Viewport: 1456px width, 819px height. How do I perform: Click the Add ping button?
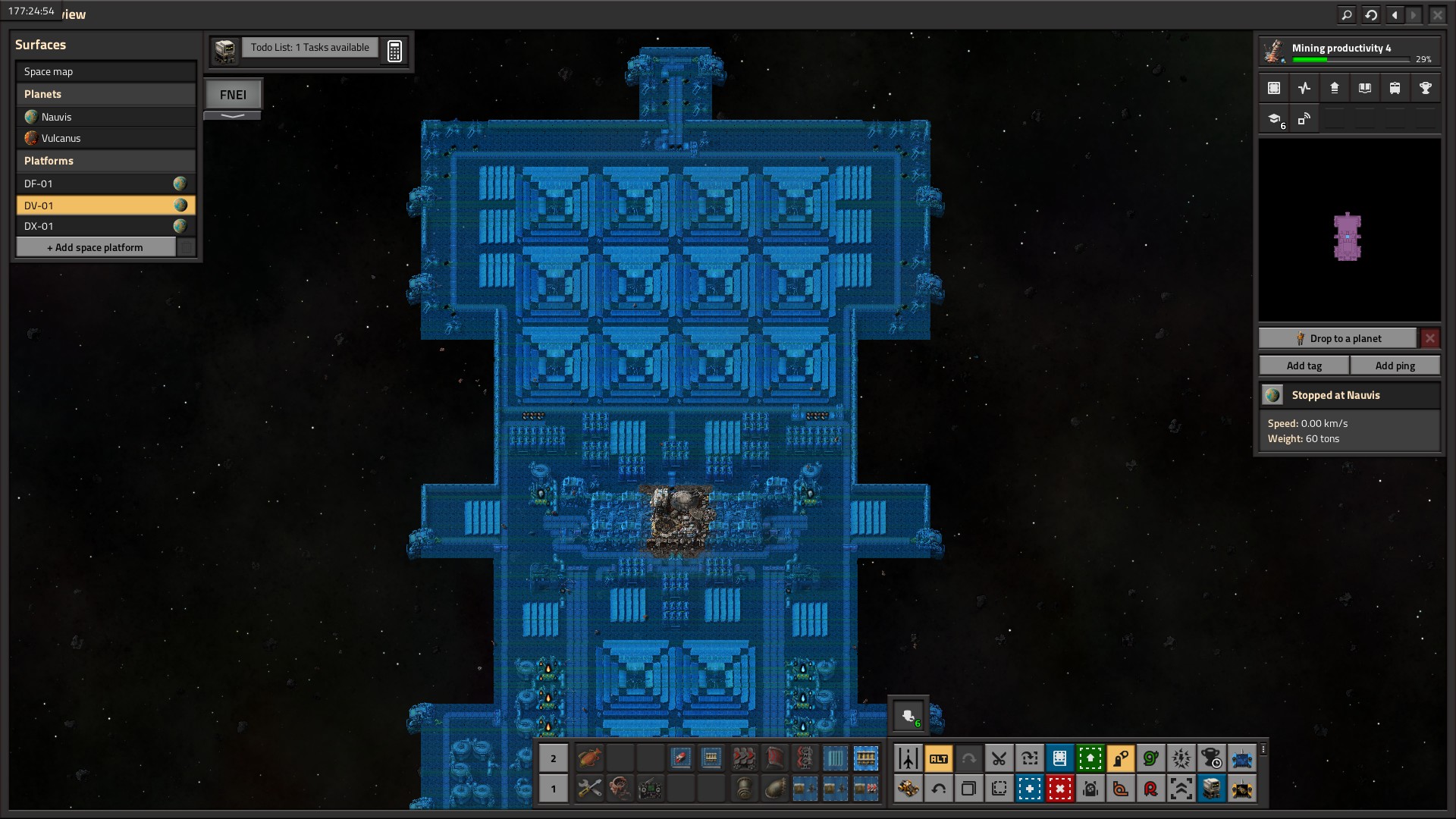pyautogui.click(x=1395, y=366)
